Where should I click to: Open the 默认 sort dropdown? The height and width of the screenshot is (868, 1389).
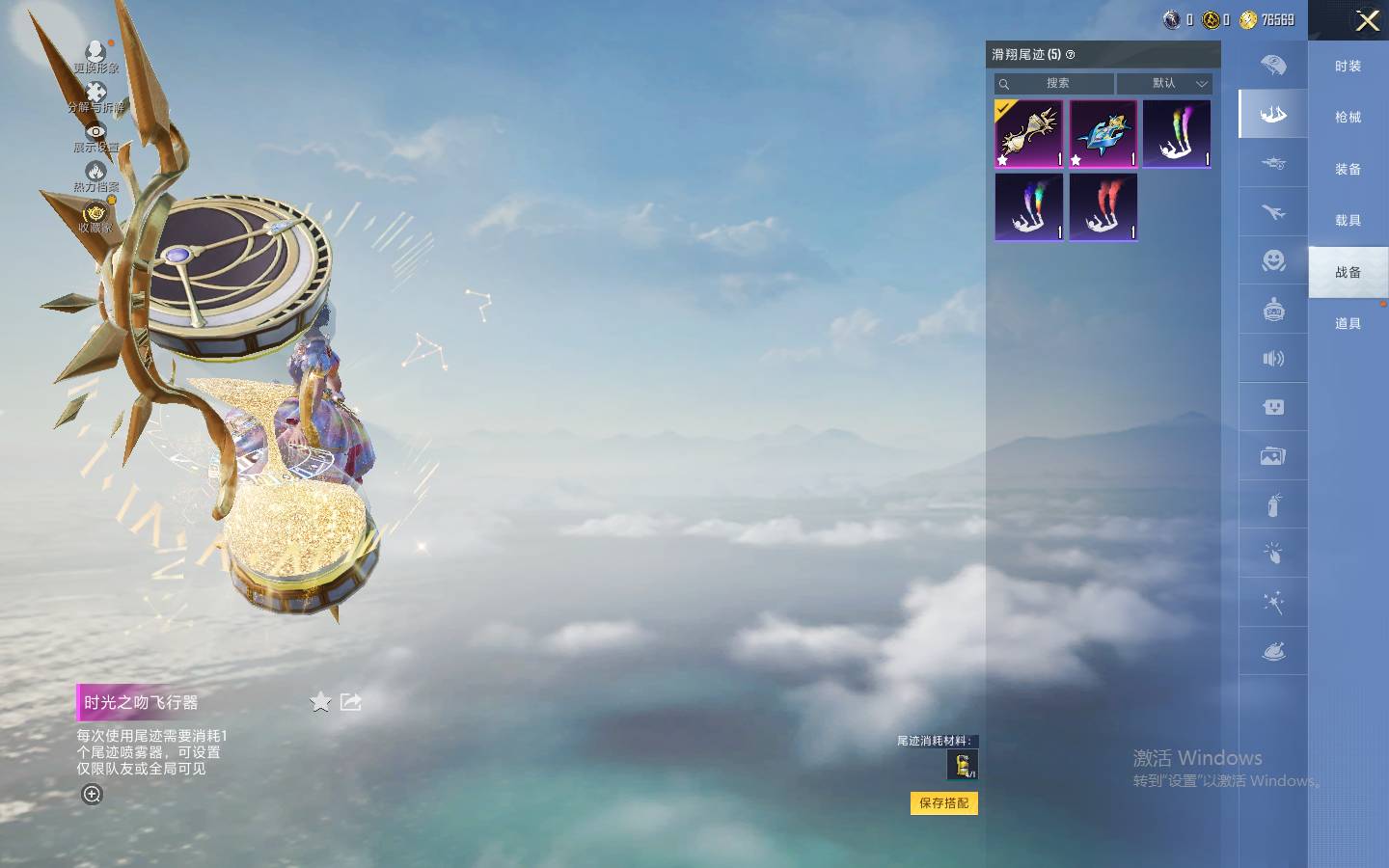click(1179, 84)
